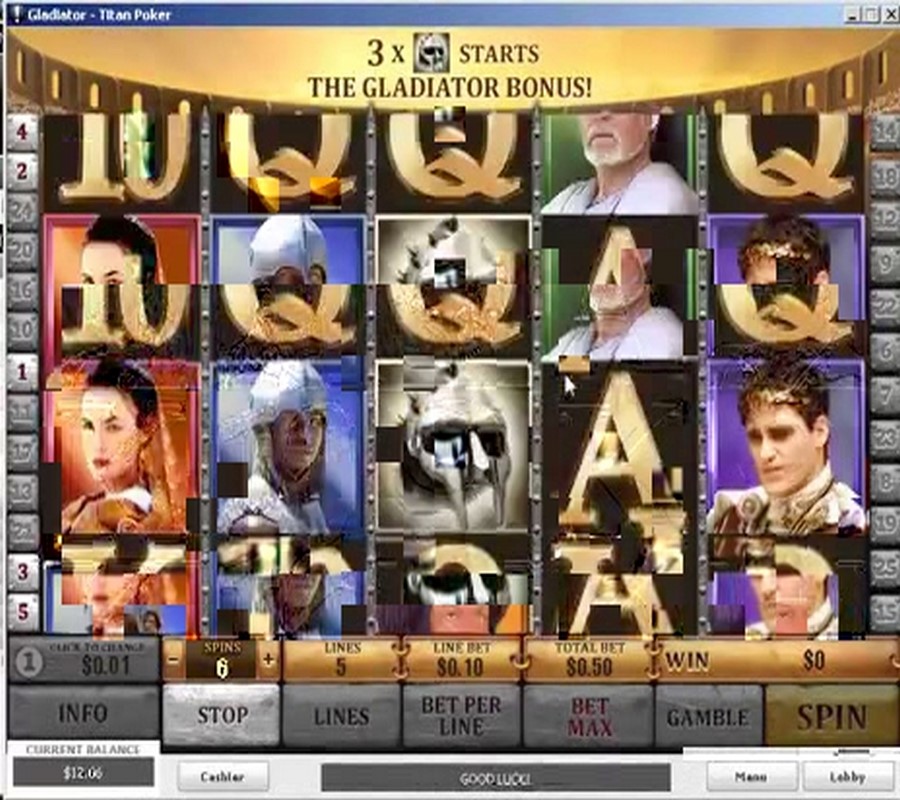Viewport: 900px width, 800px height.
Task: Select payline number 3 marker
Action: (22, 572)
